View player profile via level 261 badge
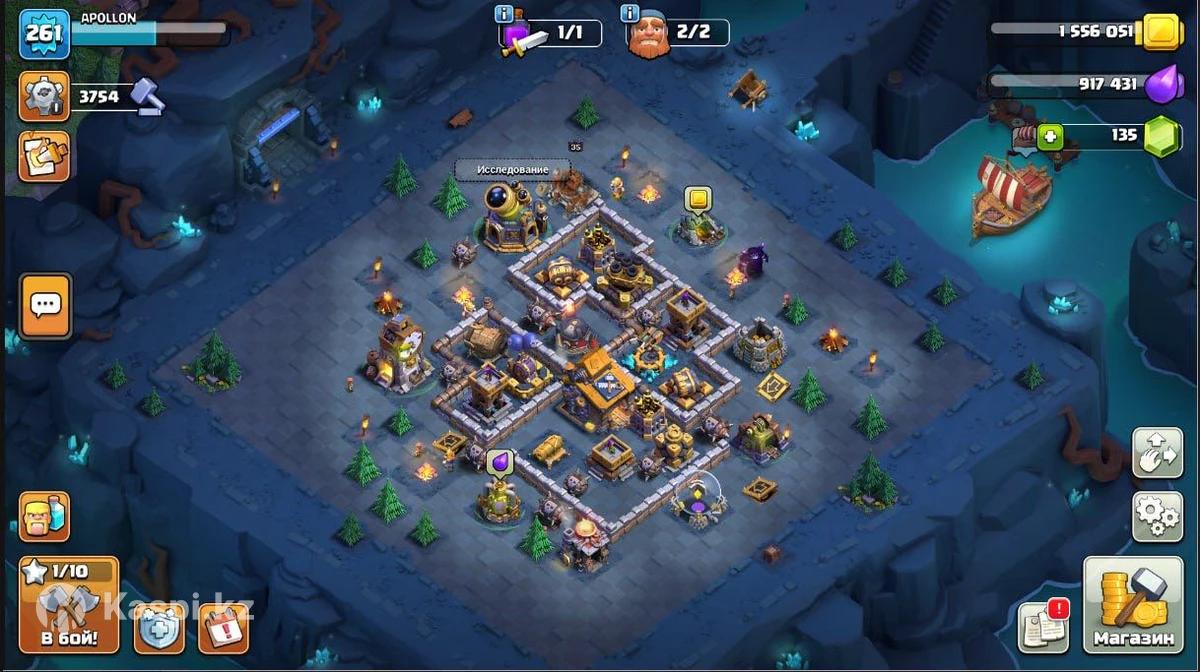Screen dimensions: 1200x672 [44, 34]
